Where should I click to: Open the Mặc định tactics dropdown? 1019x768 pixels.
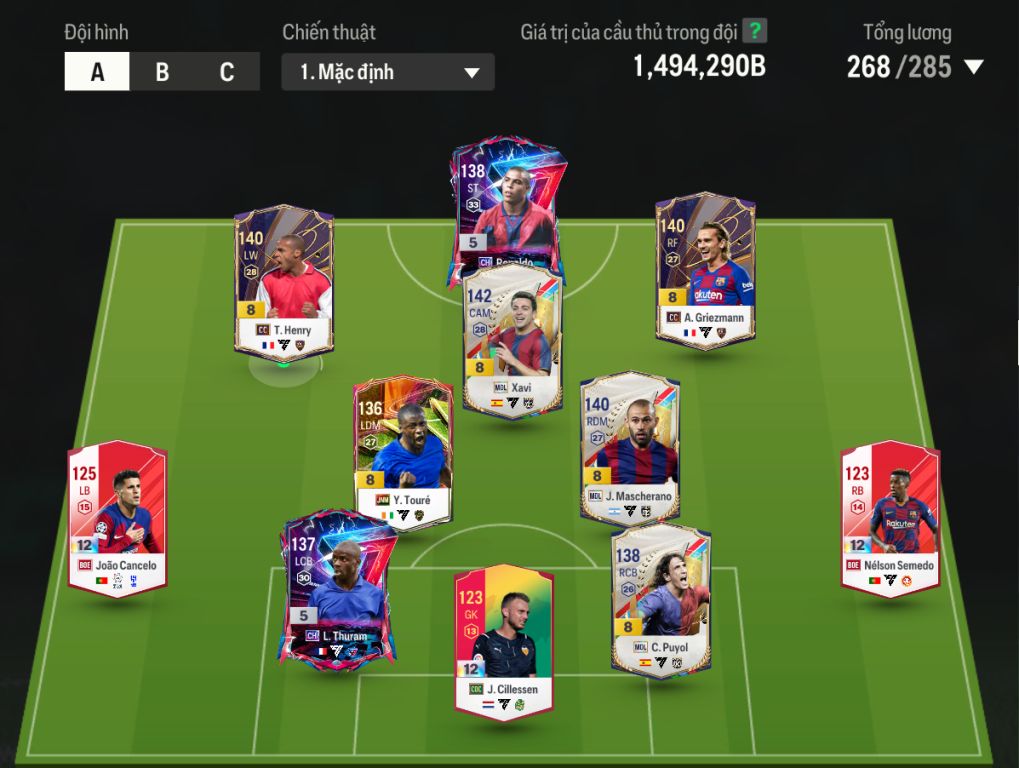[x=388, y=72]
